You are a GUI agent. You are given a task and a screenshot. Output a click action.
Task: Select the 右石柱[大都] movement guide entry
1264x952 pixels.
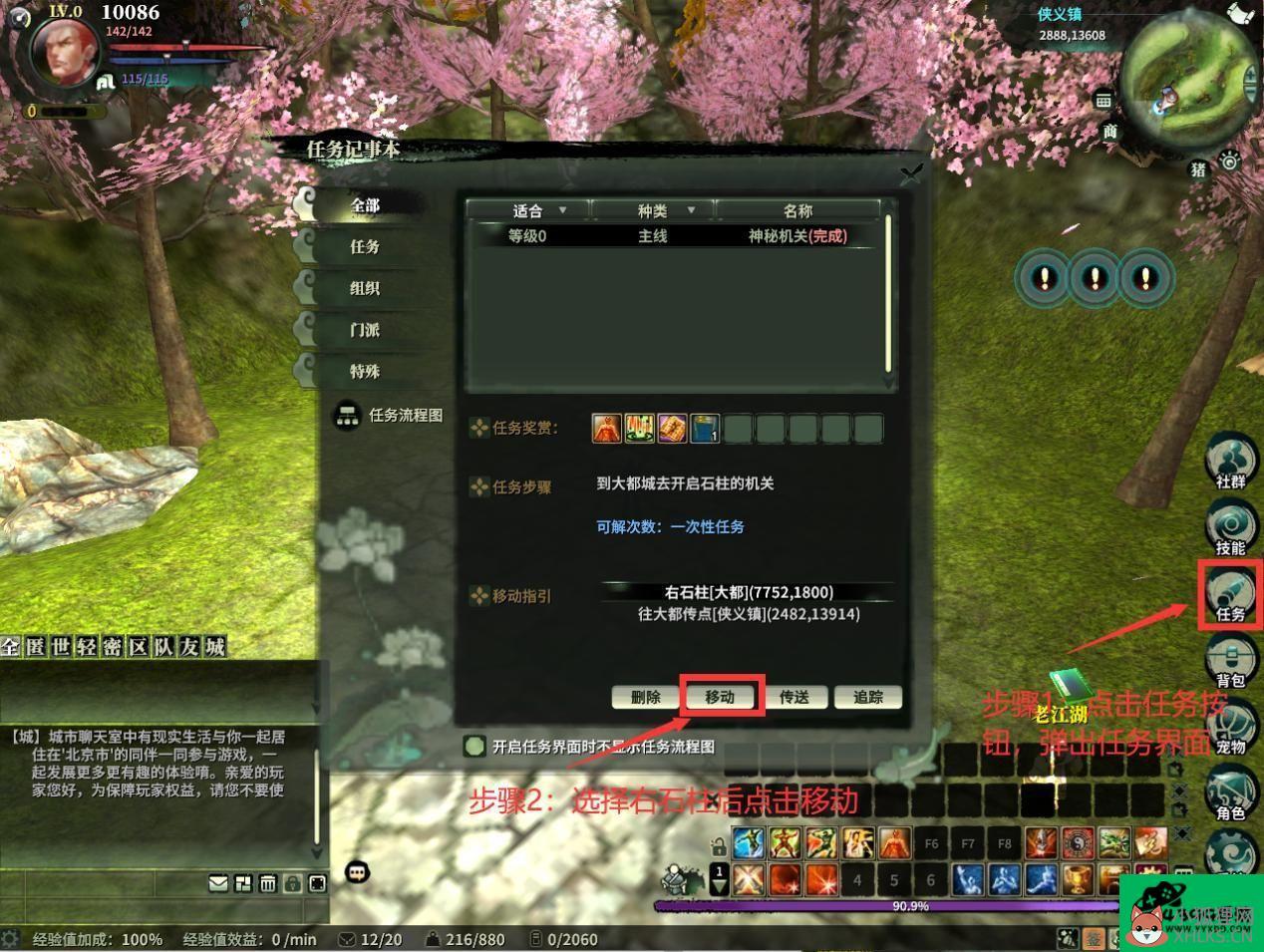(x=749, y=592)
